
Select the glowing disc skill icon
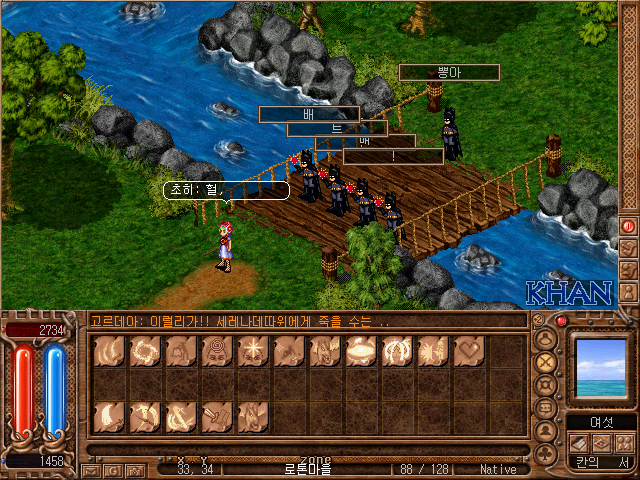coord(360,351)
